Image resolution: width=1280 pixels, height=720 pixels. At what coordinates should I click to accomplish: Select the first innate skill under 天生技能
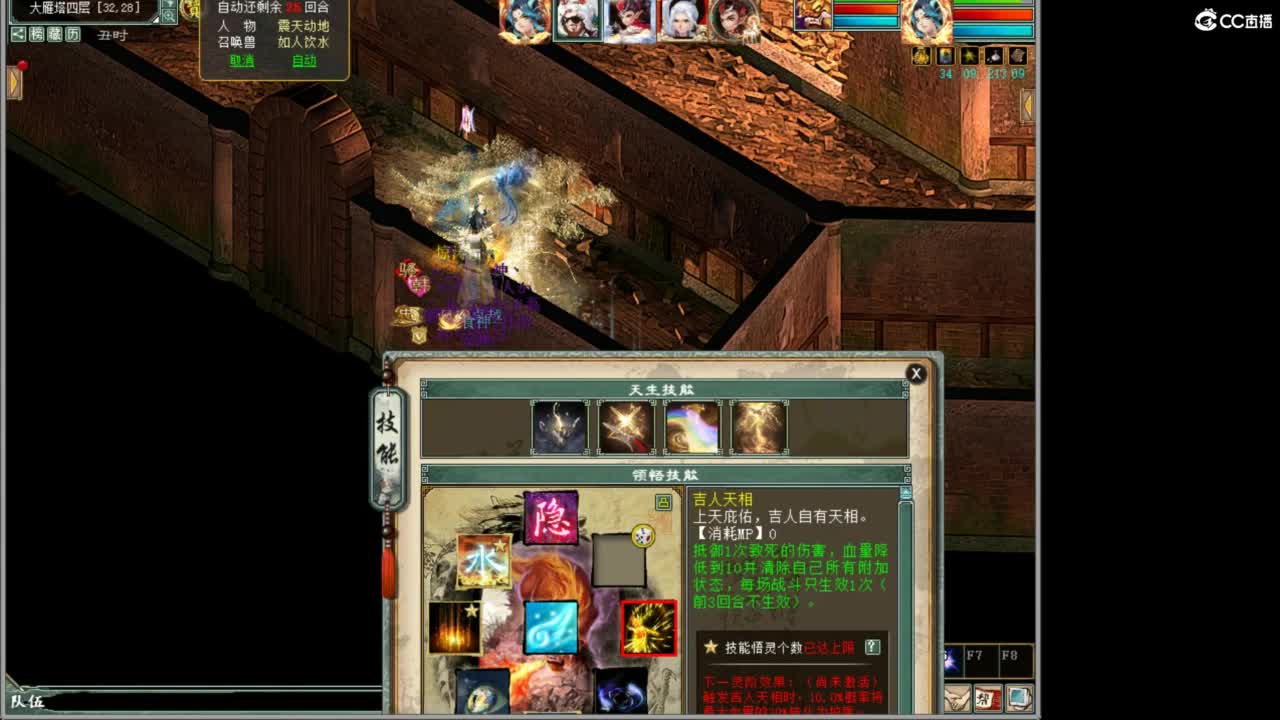coord(559,425)
